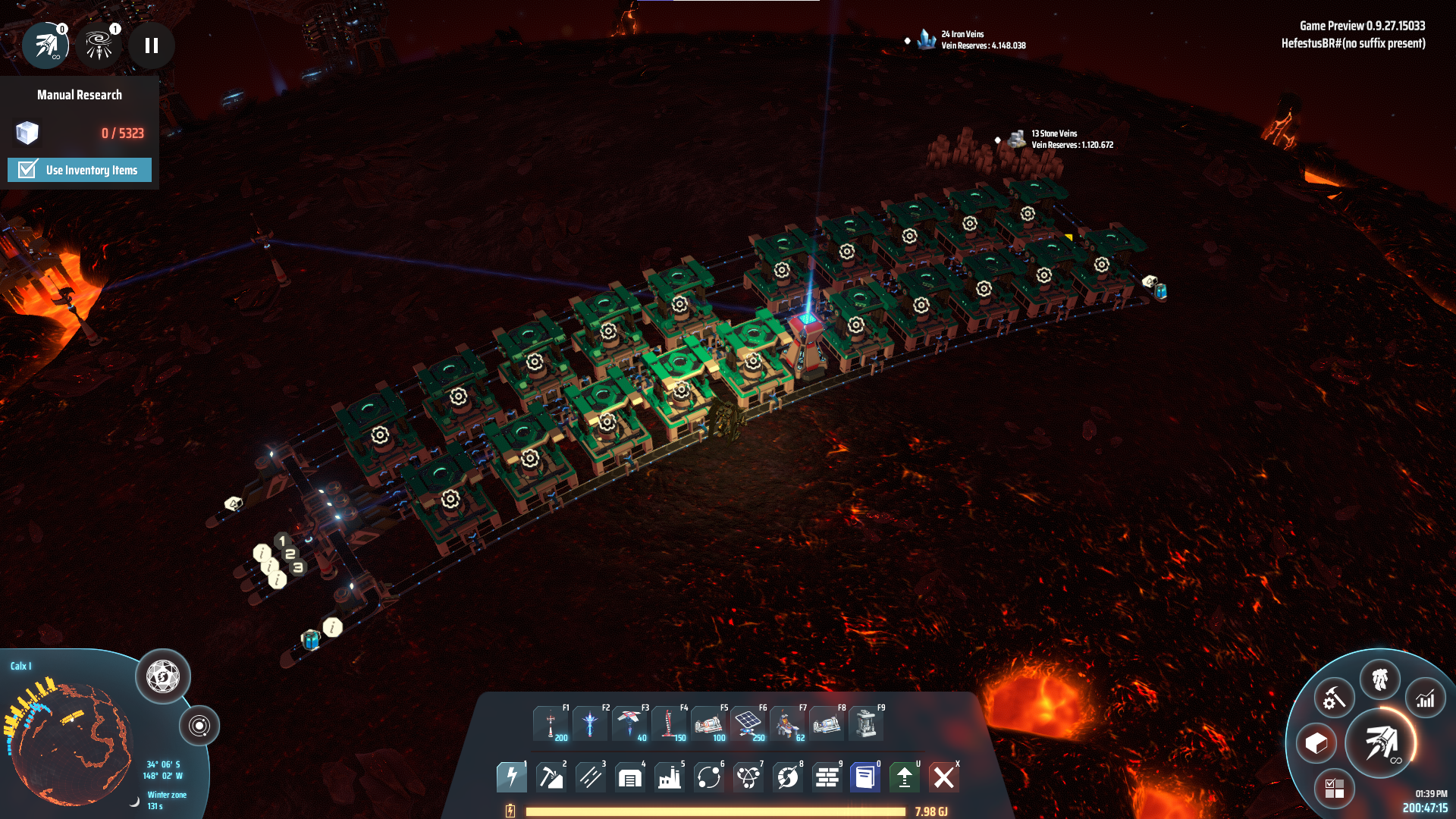Open the statistics bar chart panel
The height and width of the screenshot is (819, 1456).
coord(1426,698)
